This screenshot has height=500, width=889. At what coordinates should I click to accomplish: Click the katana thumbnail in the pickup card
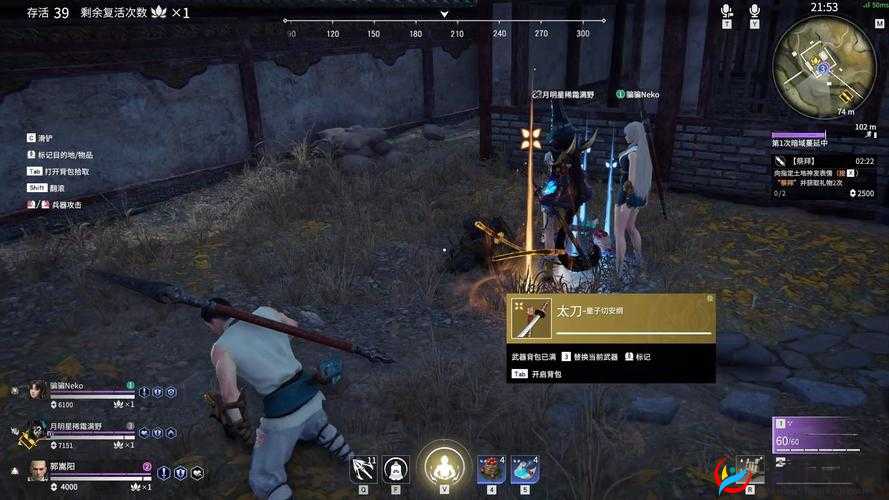tap(531, 318)
